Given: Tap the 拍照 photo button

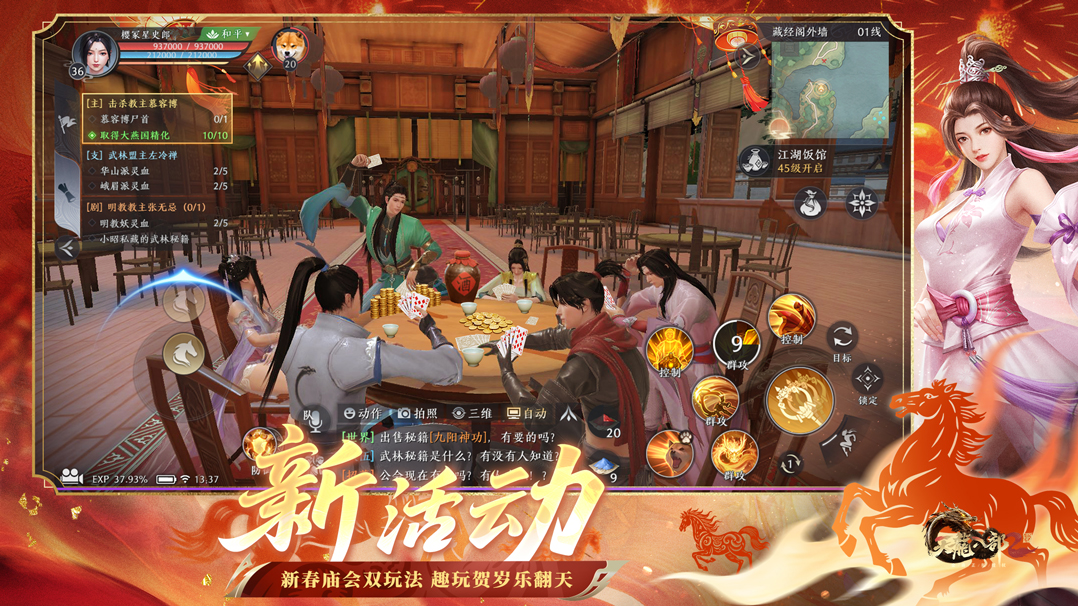Looking at the screenshot, I should pos(417,413).
